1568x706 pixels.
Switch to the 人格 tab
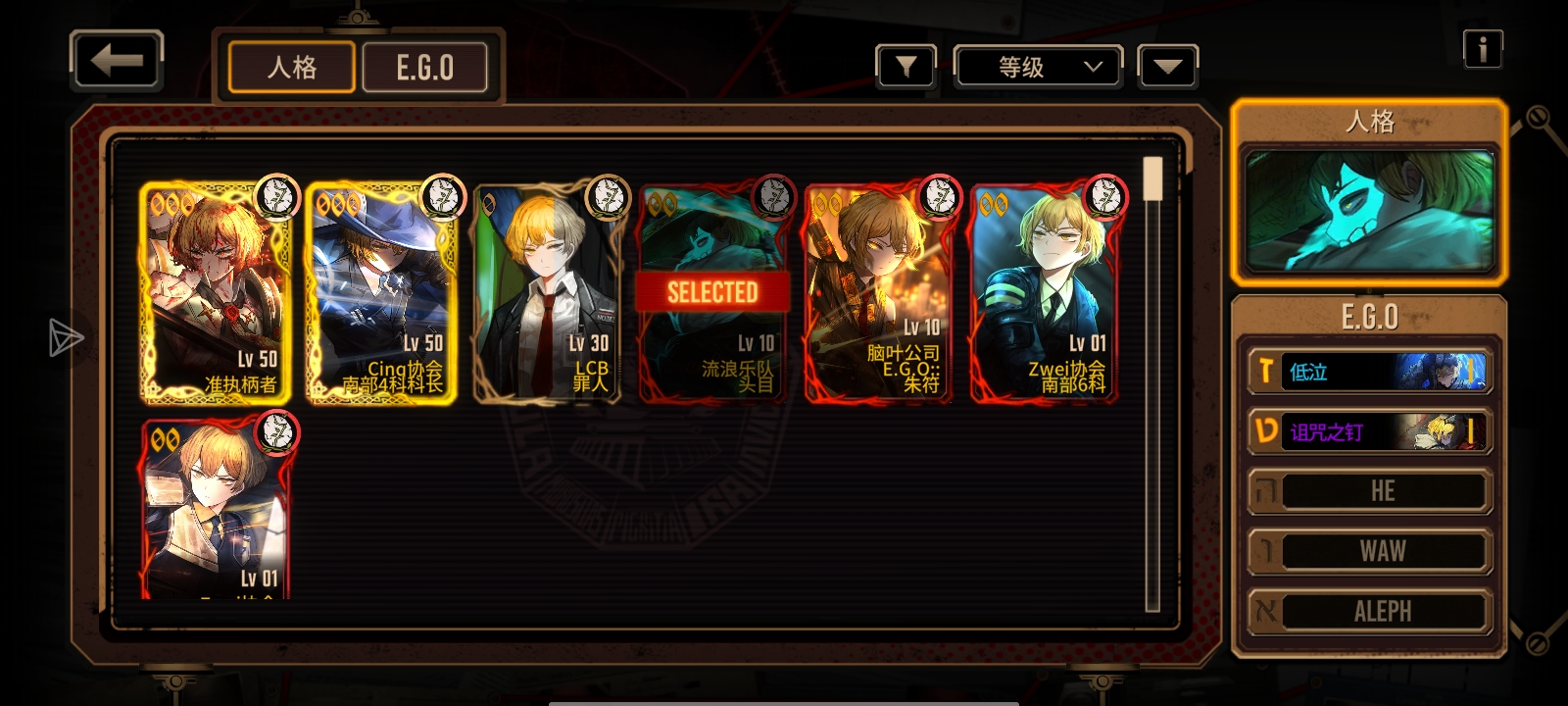(x=291, y=68)
